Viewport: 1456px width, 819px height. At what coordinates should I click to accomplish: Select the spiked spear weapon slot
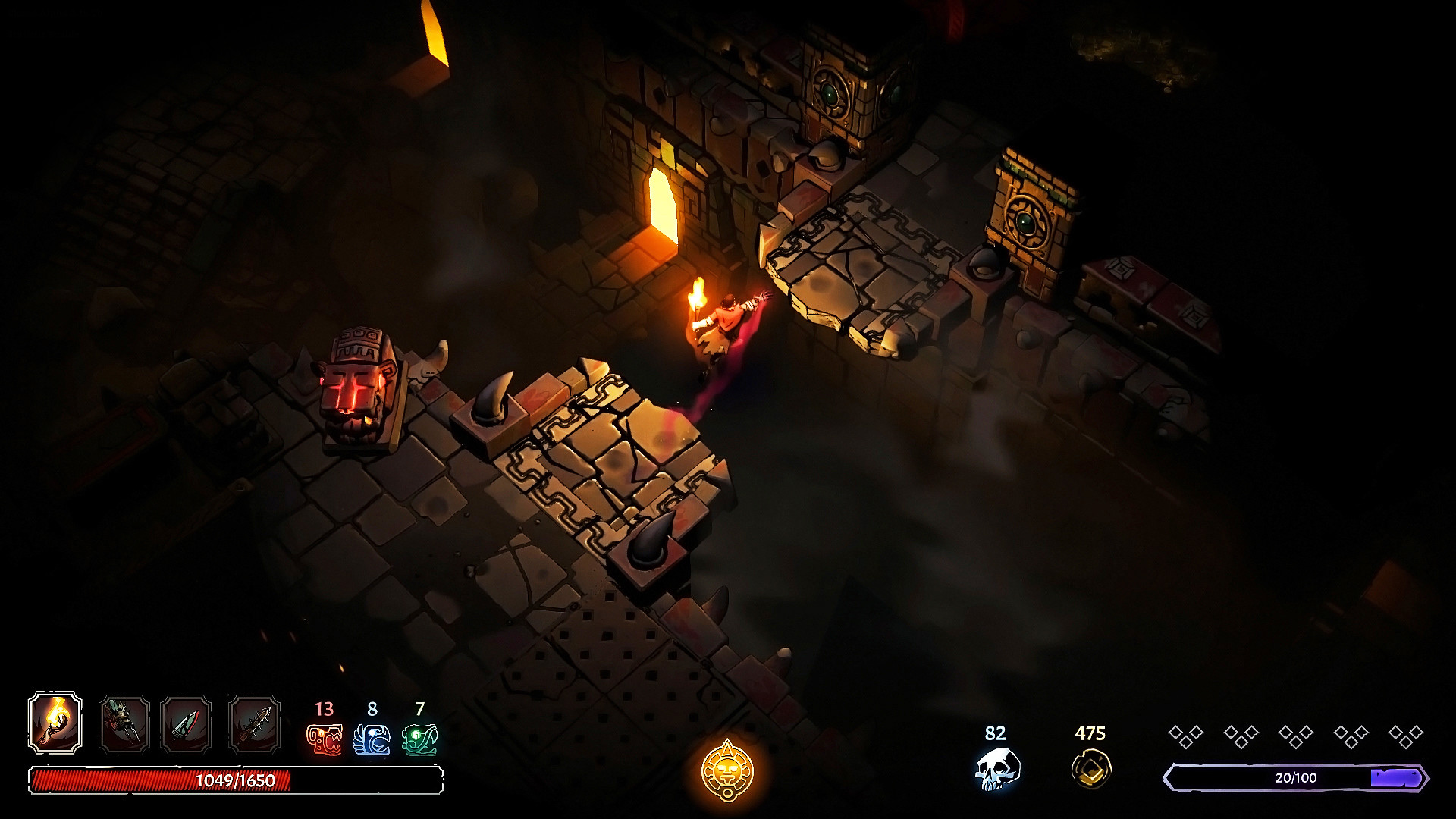click(x=254, y=725)
